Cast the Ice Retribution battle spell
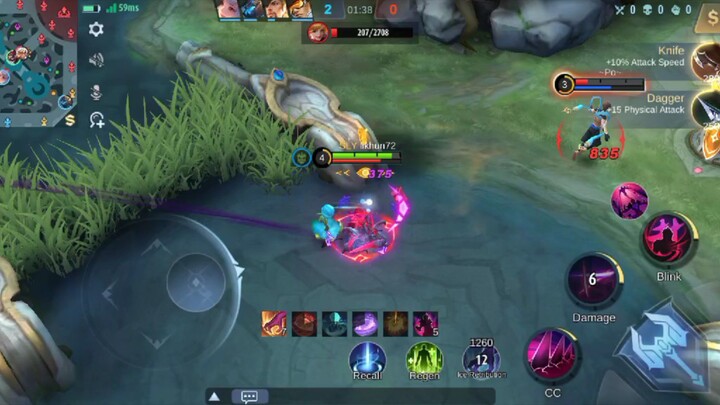 pyautogui.click(x=481, y=360)
